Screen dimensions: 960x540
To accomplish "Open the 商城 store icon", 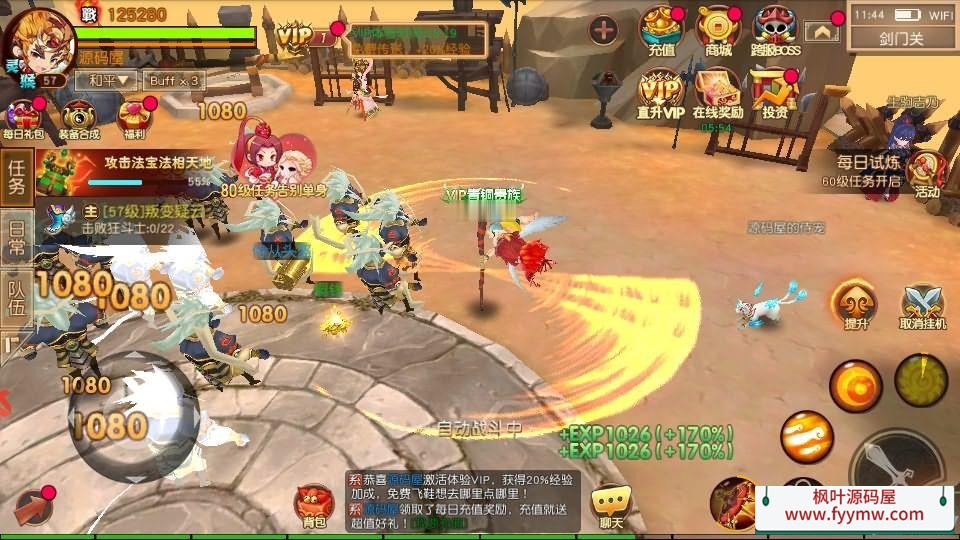I will click(717, 30).
